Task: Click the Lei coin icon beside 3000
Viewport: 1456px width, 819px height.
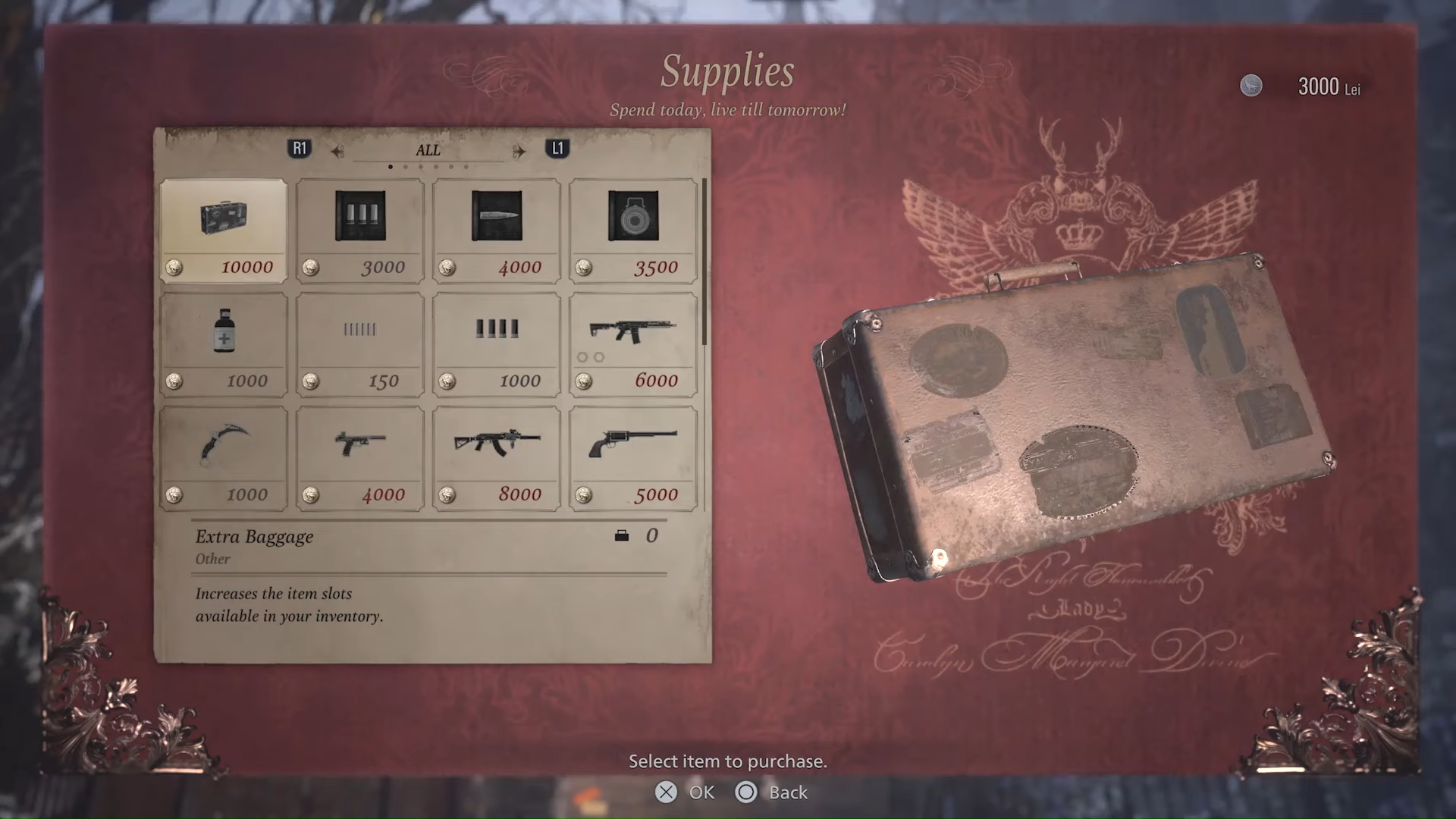Action: pos(1251,86)
